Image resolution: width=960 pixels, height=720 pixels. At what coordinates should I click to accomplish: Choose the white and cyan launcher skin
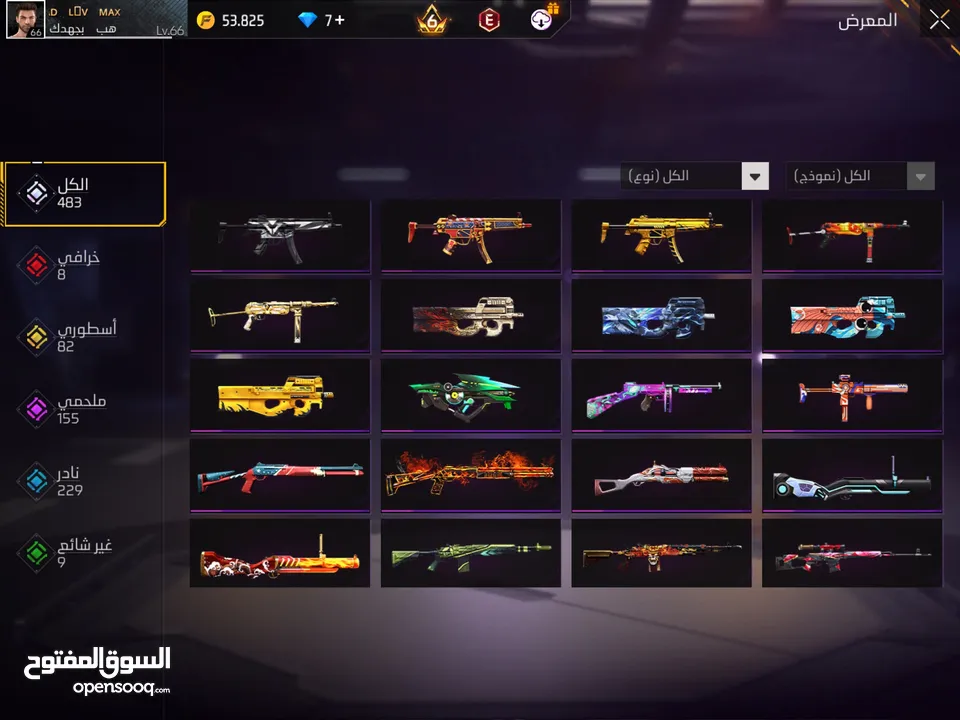pyautogui.click(x=852, y=474)
